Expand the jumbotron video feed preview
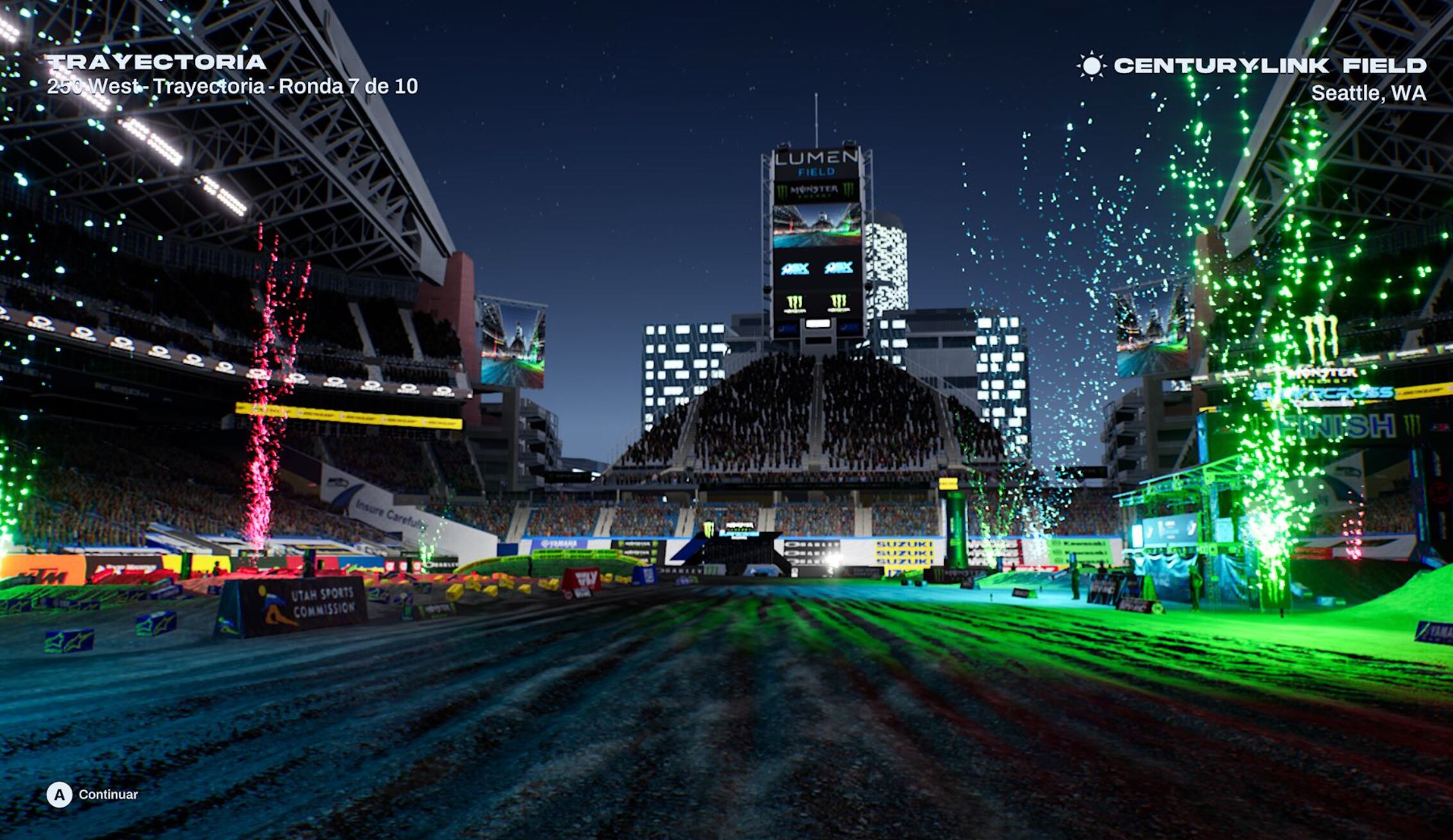The width and height of the screenshot is (1453, 840). coord(816,224)
